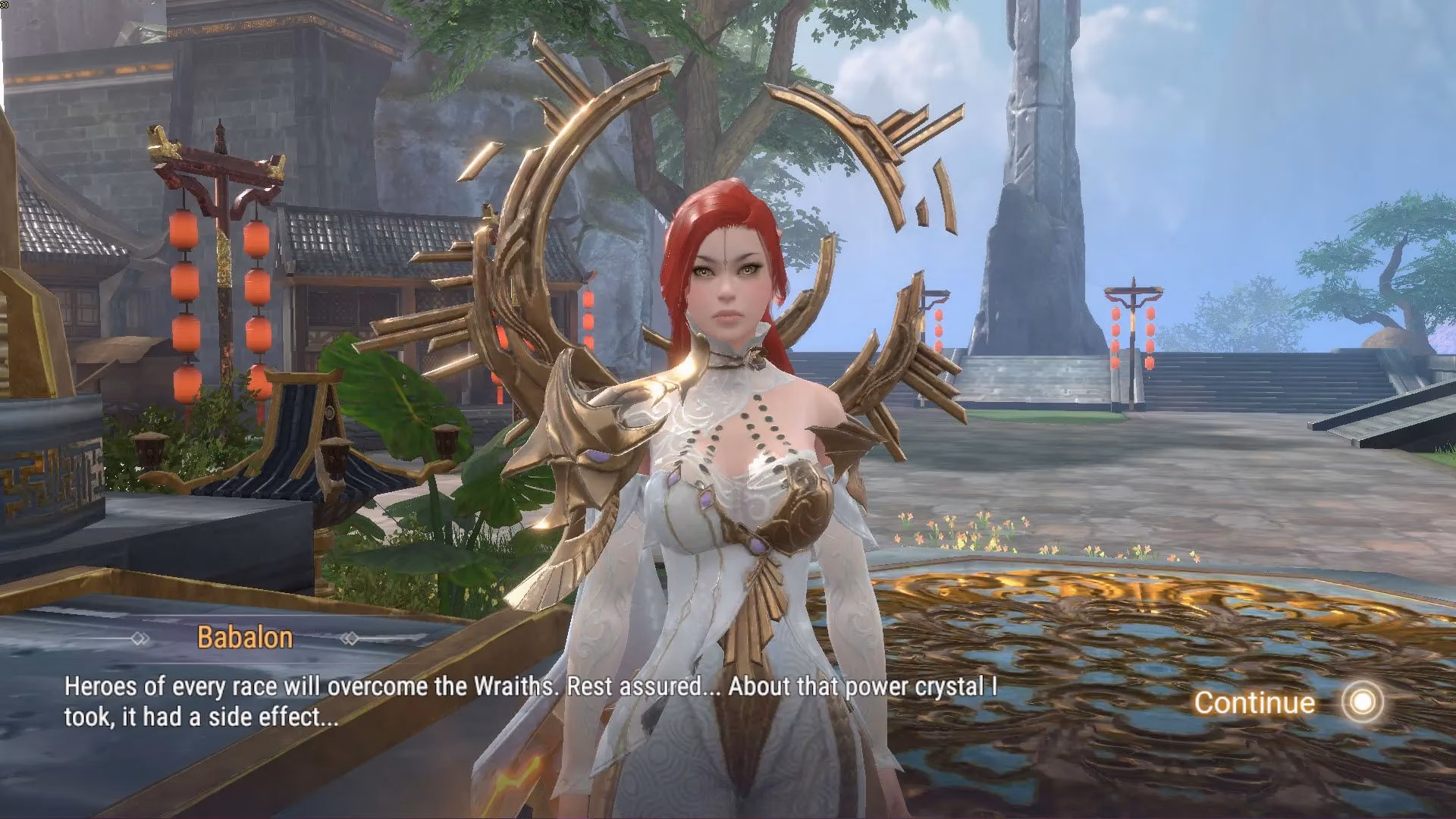Click the left diamond ornament beside Babalon's name
This screenshot has width=1456, height=819.
(139, 638)
